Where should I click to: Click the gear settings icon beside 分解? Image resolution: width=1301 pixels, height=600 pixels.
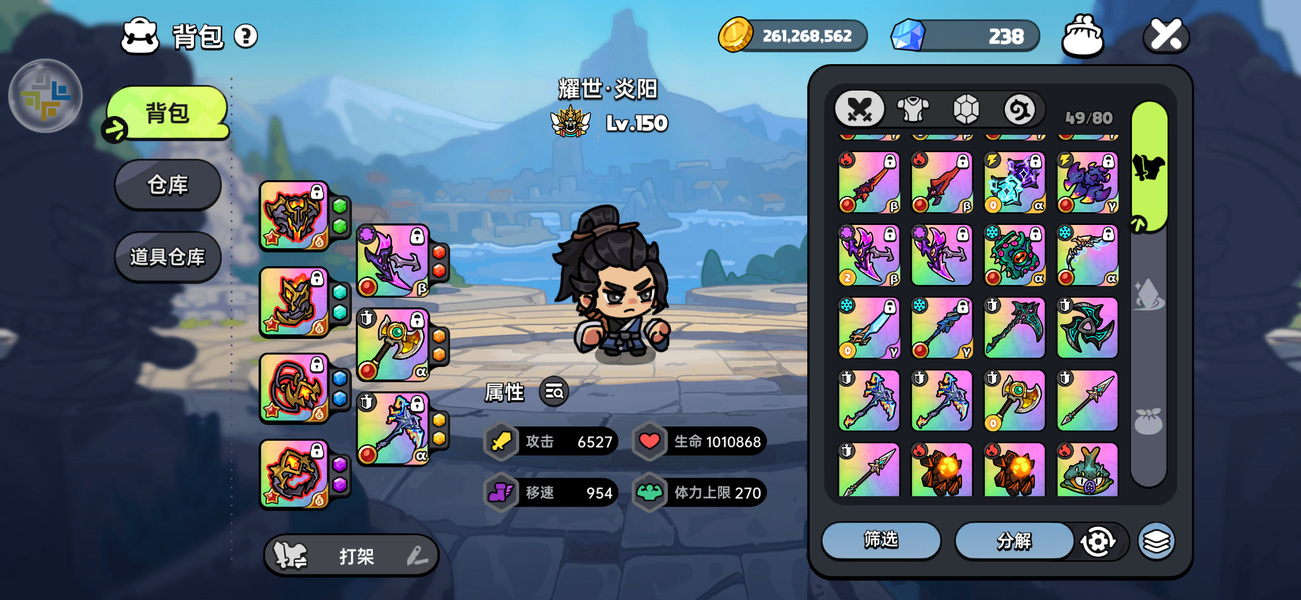[1097, 541]
